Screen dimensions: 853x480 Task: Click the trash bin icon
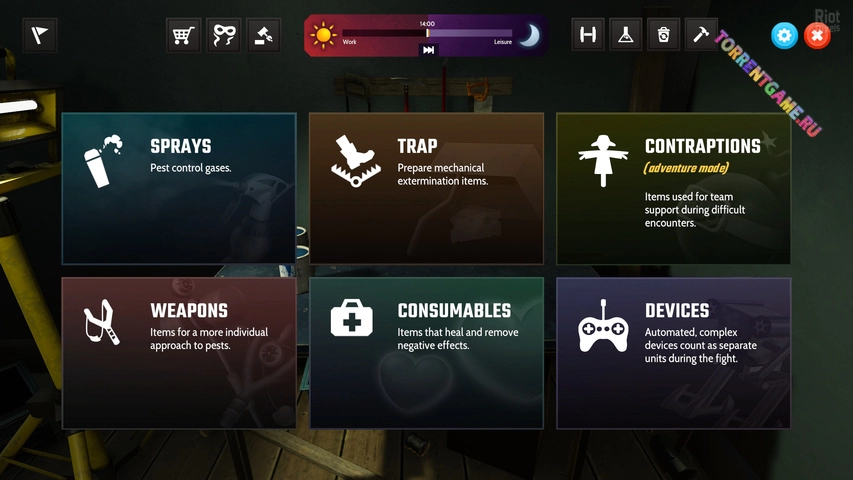coord(663,36)
